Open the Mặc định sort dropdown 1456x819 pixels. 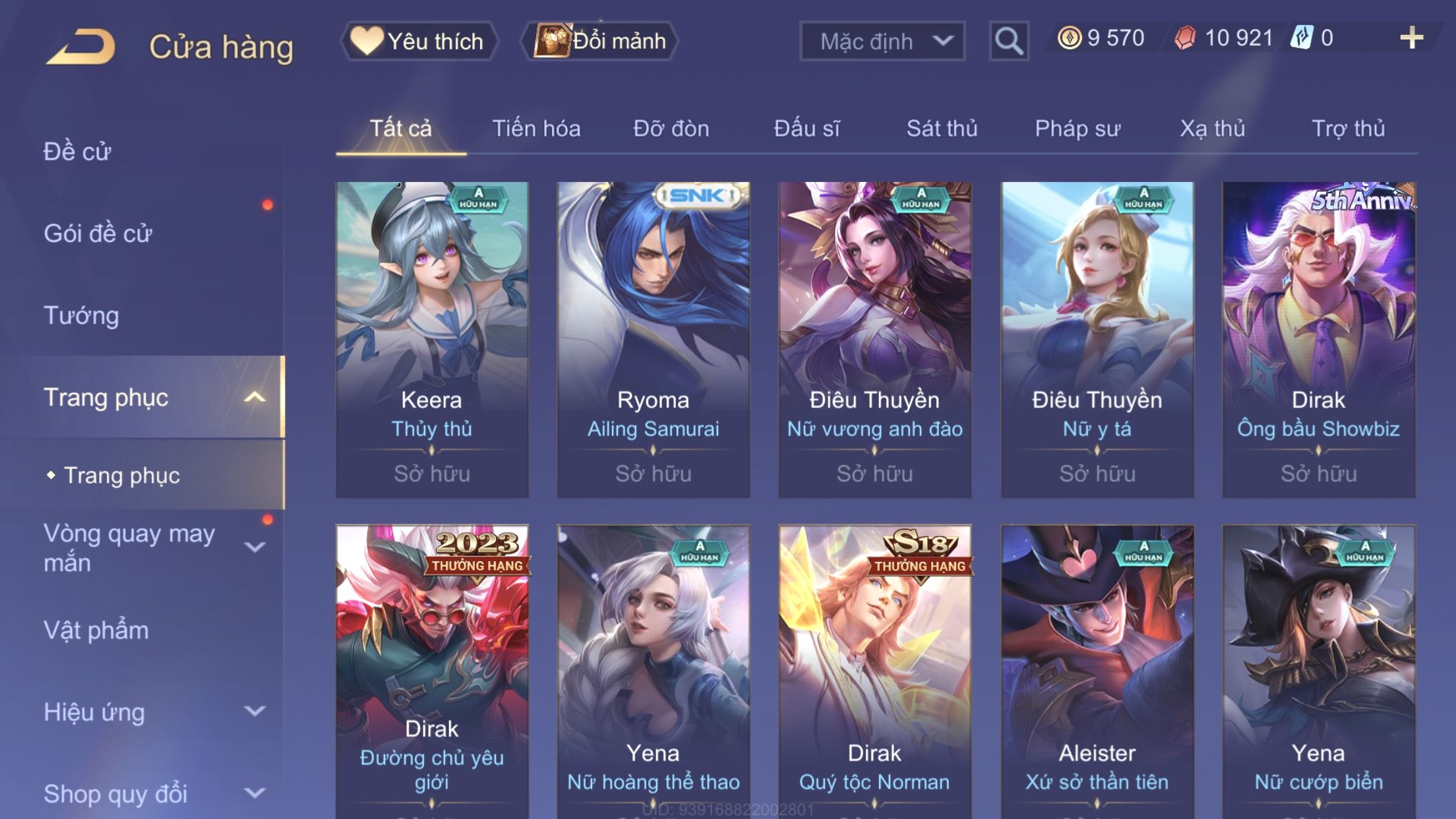point(882,42)
